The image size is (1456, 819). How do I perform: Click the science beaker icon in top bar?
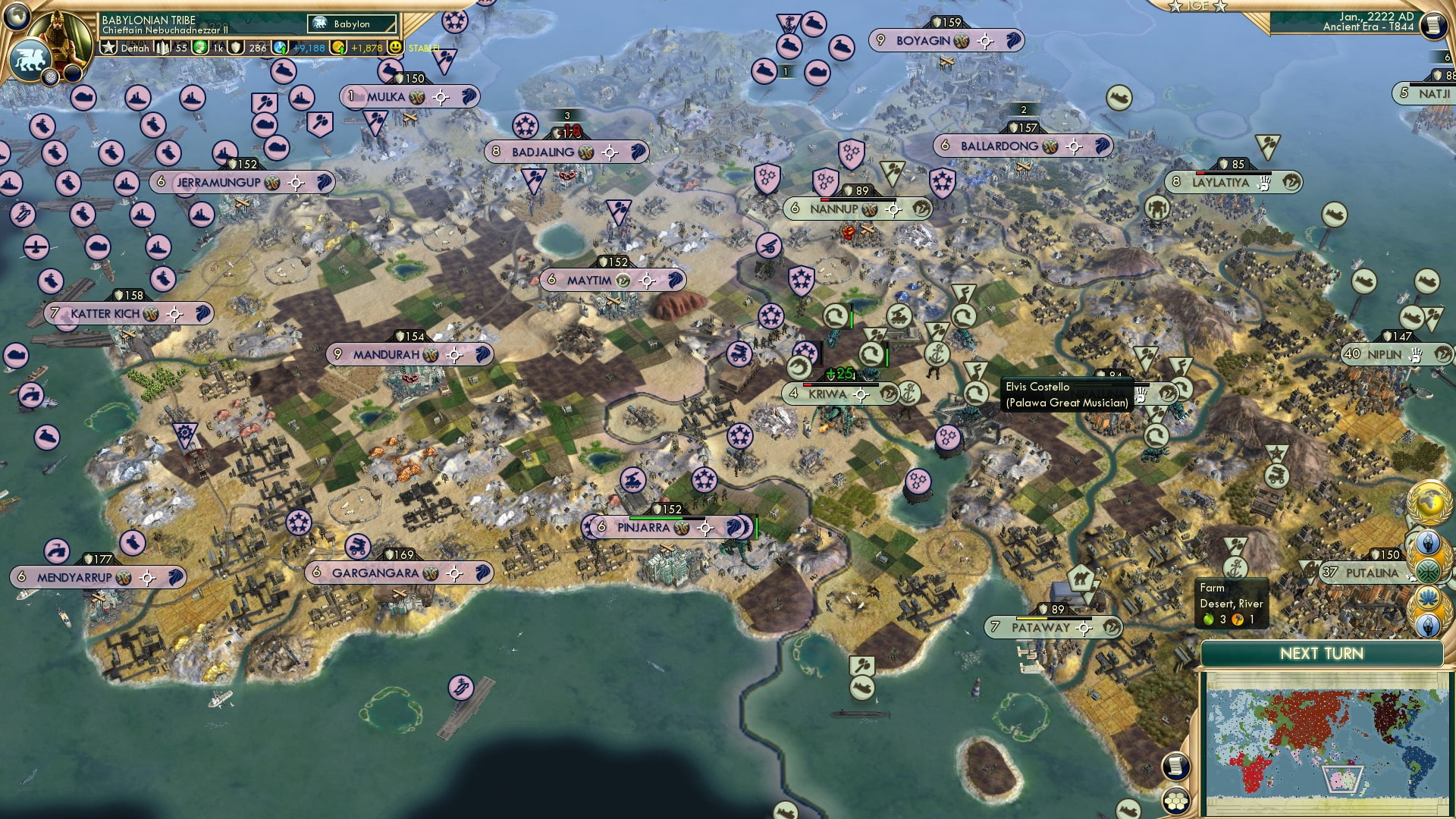point(281,47)
